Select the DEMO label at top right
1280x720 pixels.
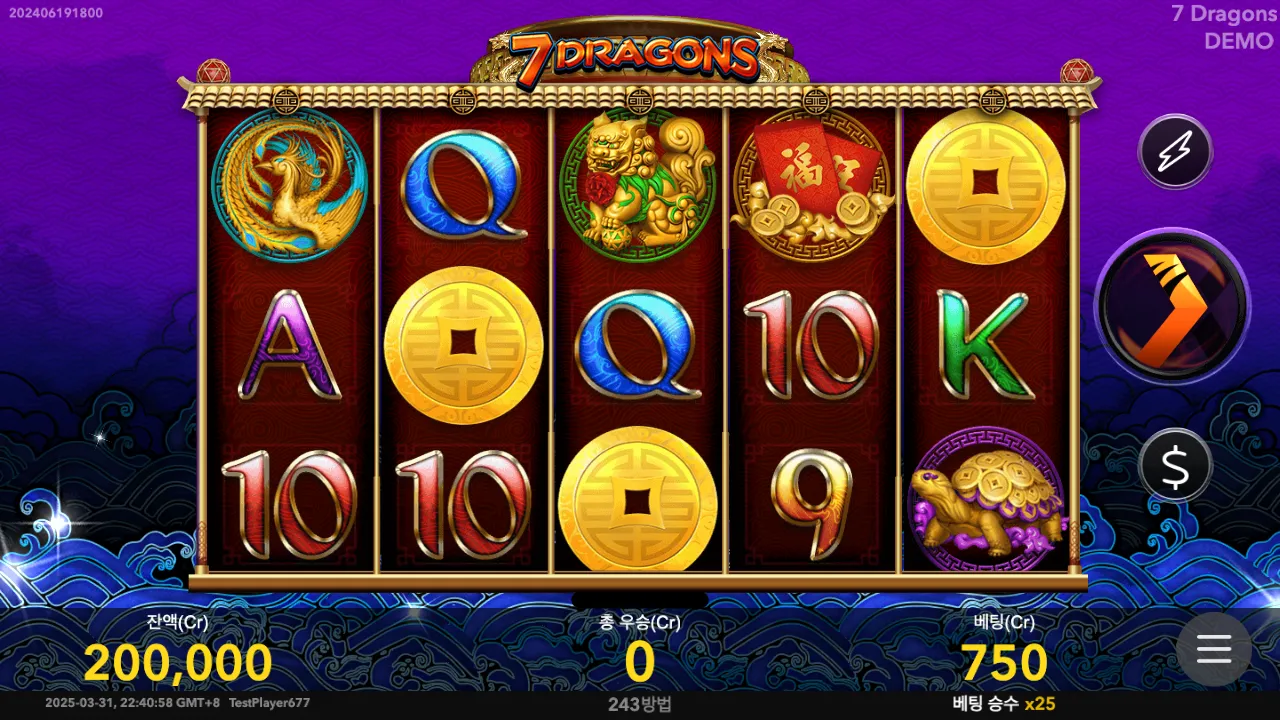click(1237, 42)
